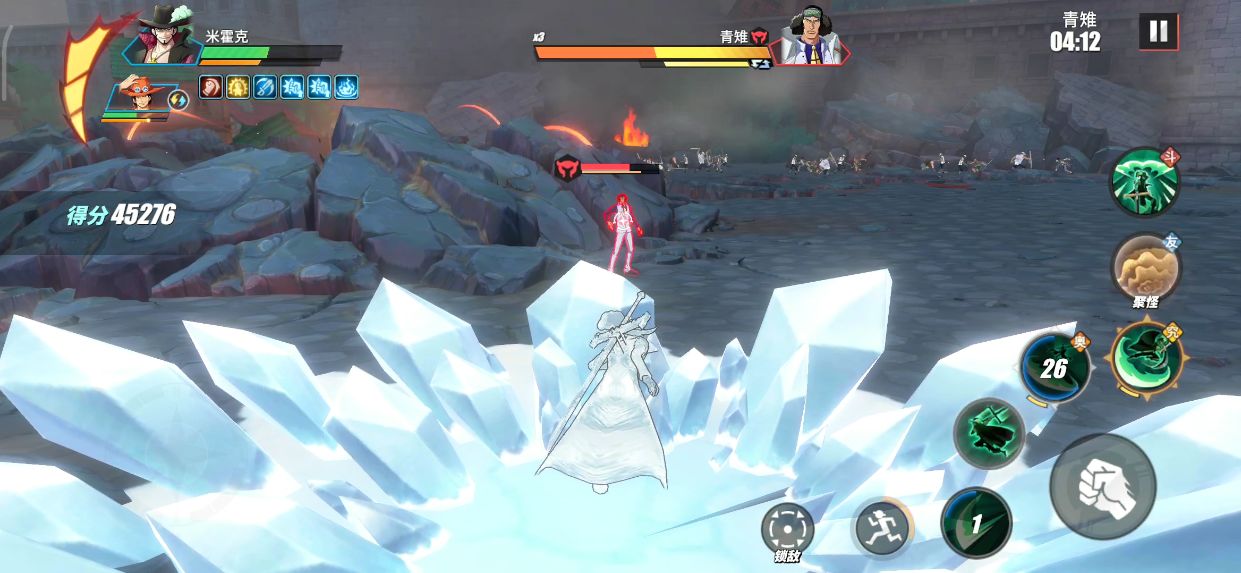Trigger the green cross-slash skill
The image size is (1241, 573).
coord(988,433)
